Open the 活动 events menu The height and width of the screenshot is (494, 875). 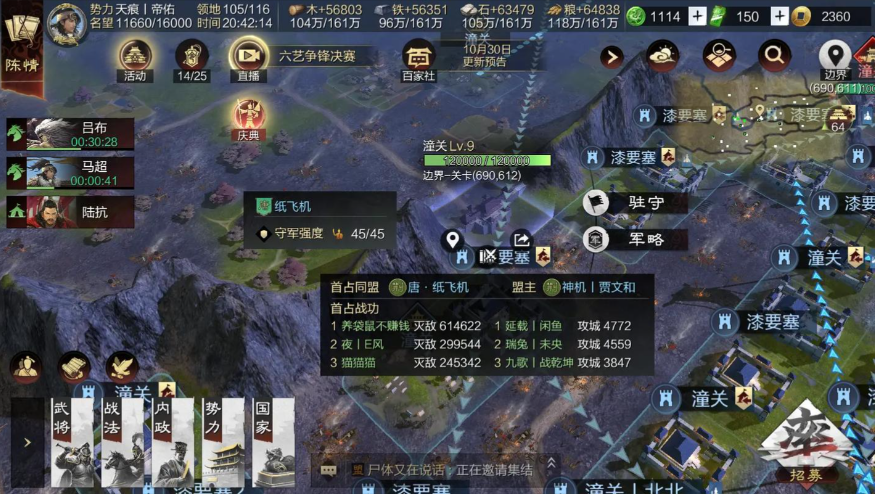tap(135, 60)
